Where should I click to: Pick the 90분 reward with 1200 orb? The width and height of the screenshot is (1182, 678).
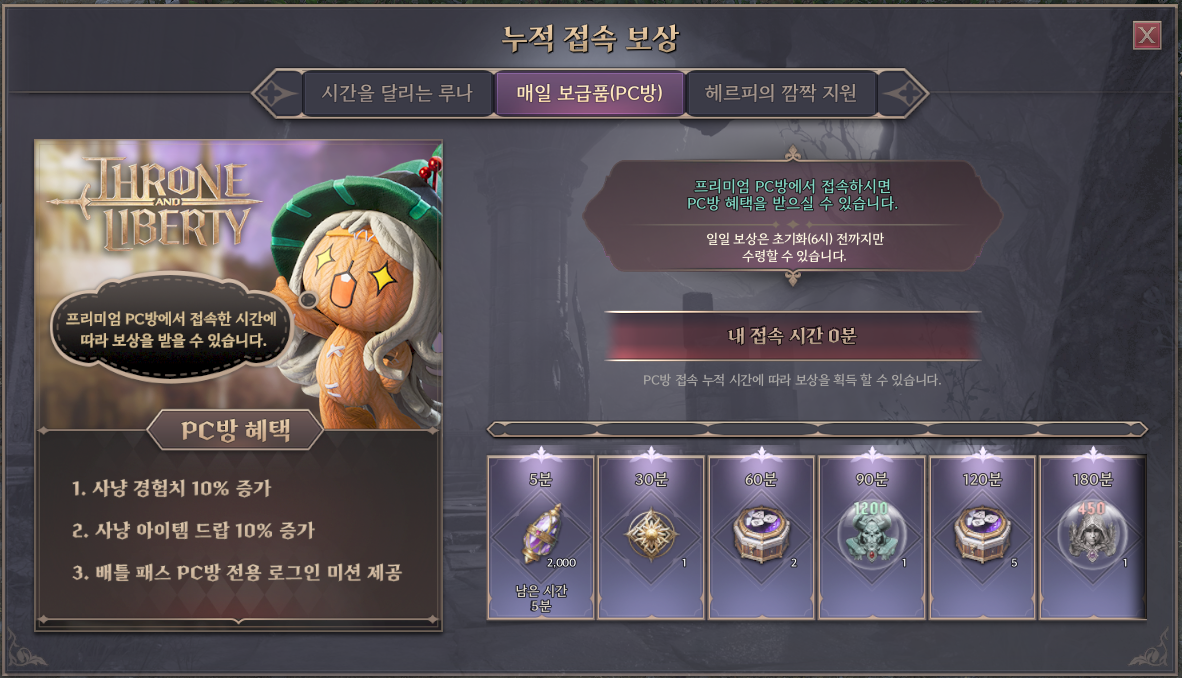[872, 537]
